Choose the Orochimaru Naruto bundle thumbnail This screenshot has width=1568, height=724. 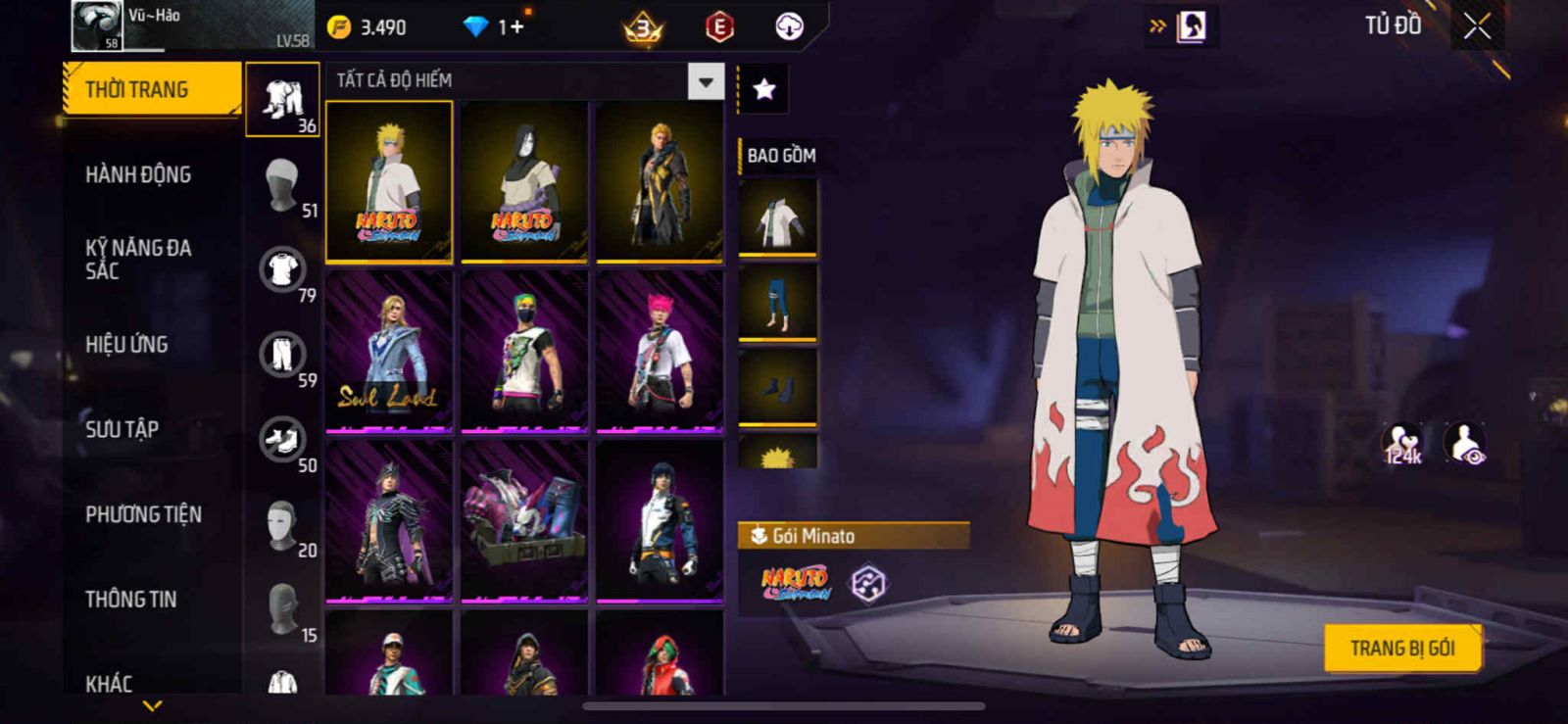[524, 181]
